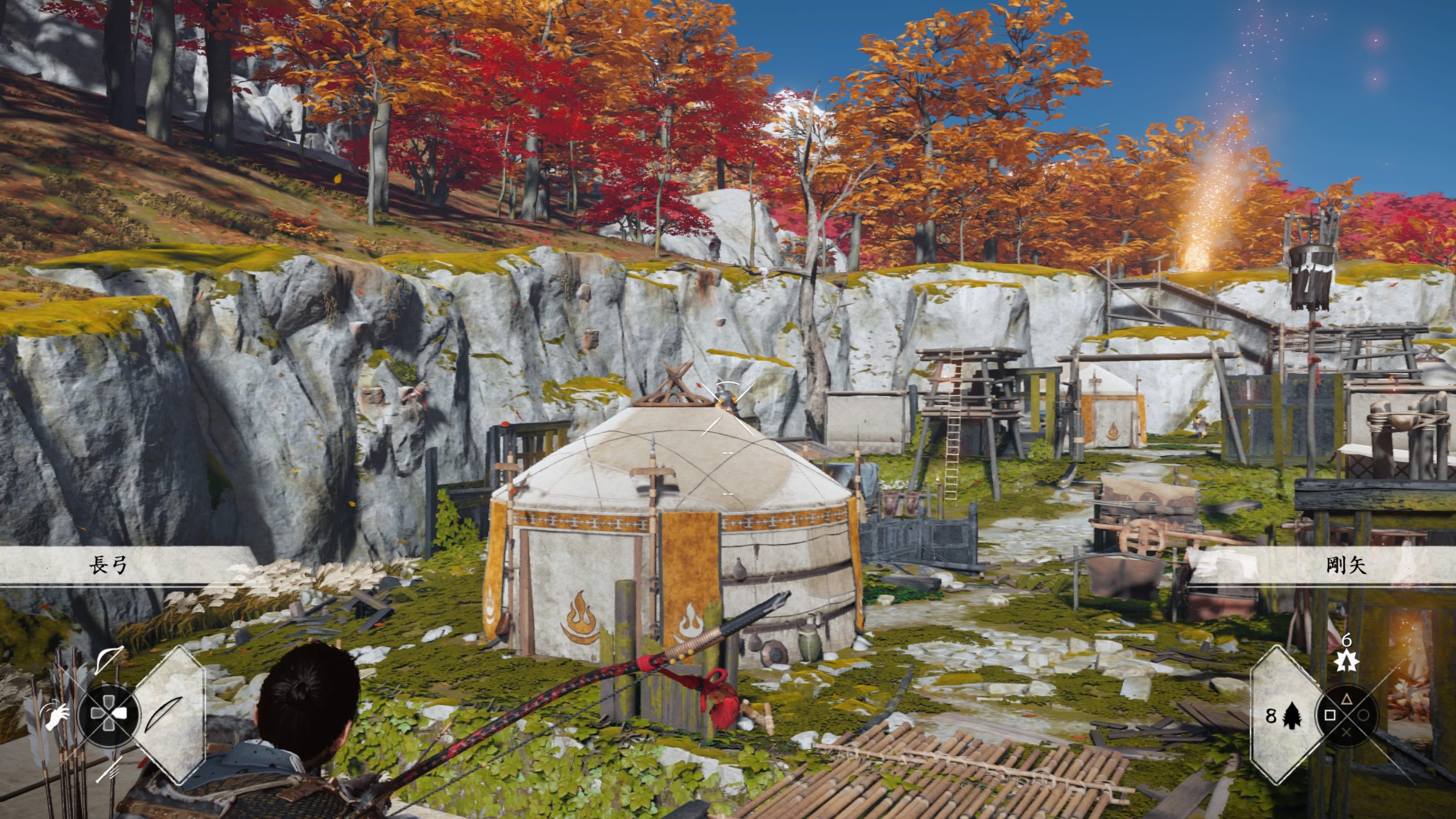The height and width of the screenshot is (819, 1456).
Task: Click the circle button icon in the controls diamond
Action: [x=1364, y=715]
